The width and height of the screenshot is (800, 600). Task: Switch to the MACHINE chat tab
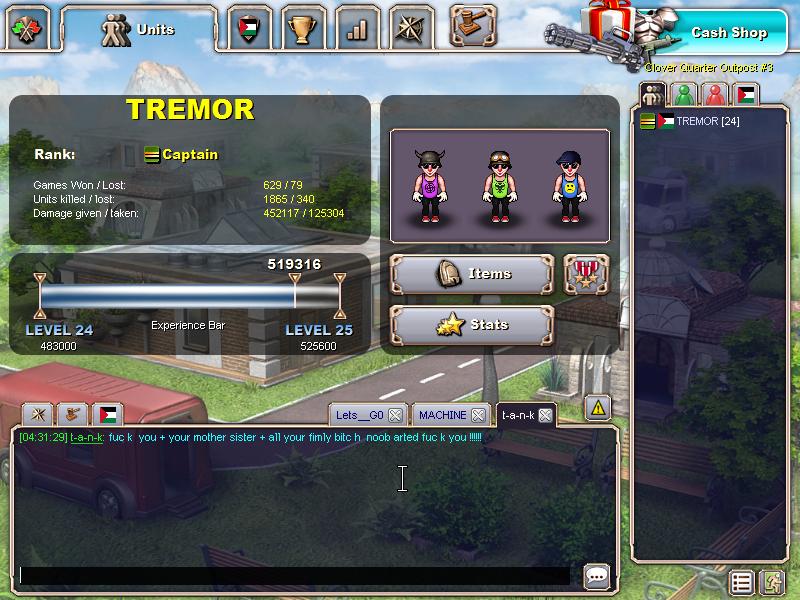pyautogui.click(x=442, y=415)
